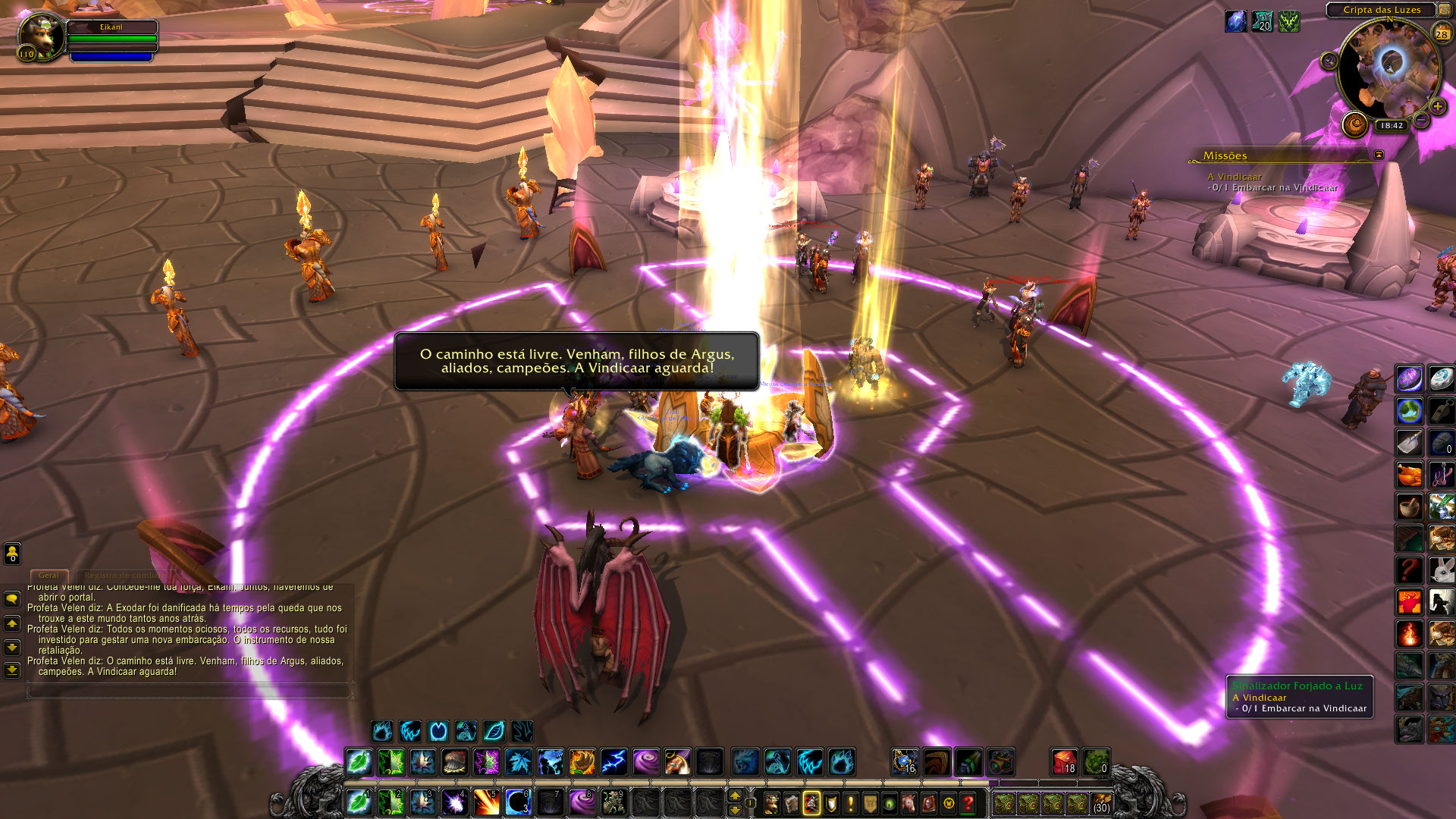Viewport: 1456px width, 819px height.
Task: Cast the orange fire streak ability in slot 5
Action: pyautogui.click(x=486, y=802)
